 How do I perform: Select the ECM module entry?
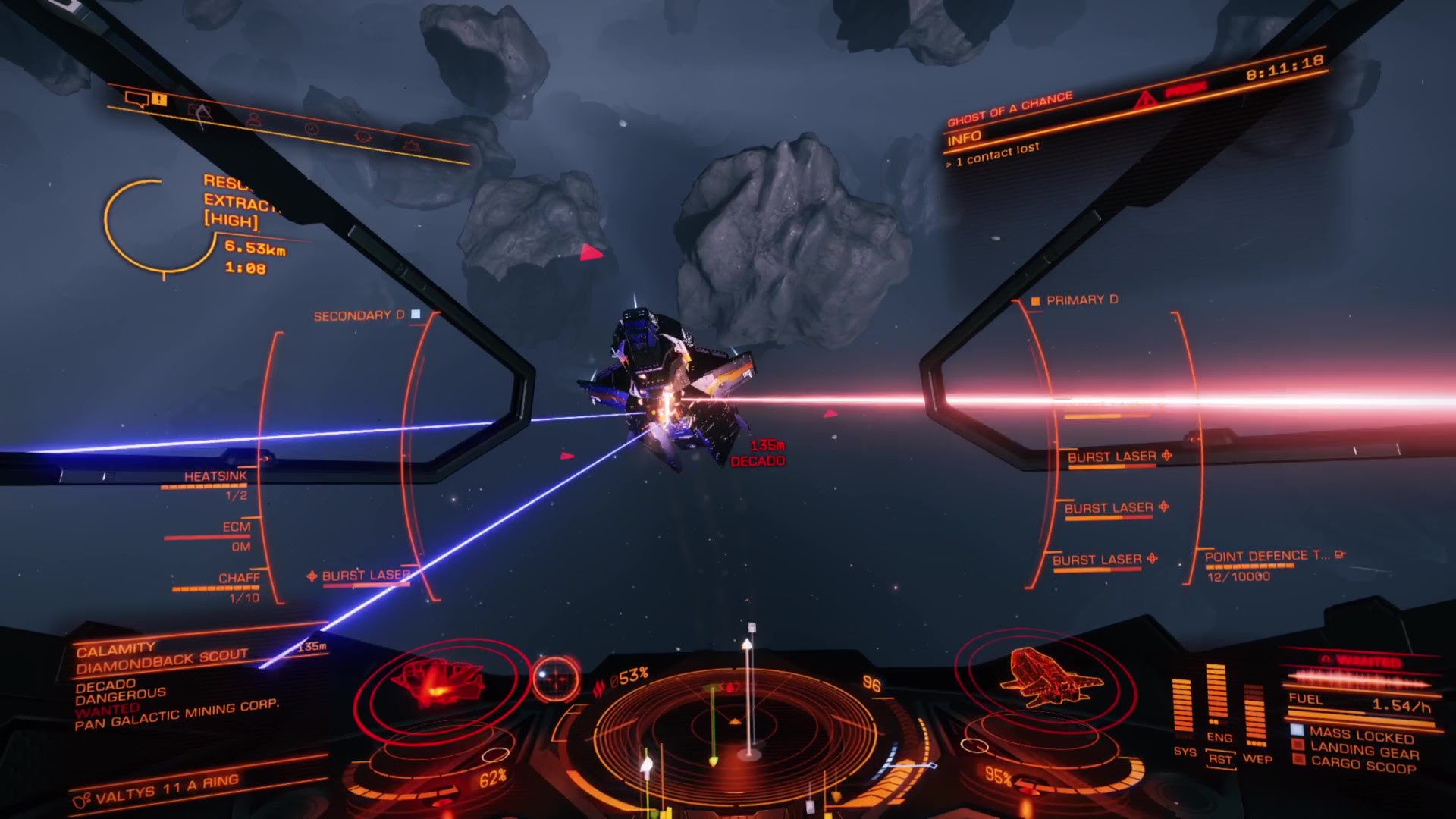(x=236, y=527)
